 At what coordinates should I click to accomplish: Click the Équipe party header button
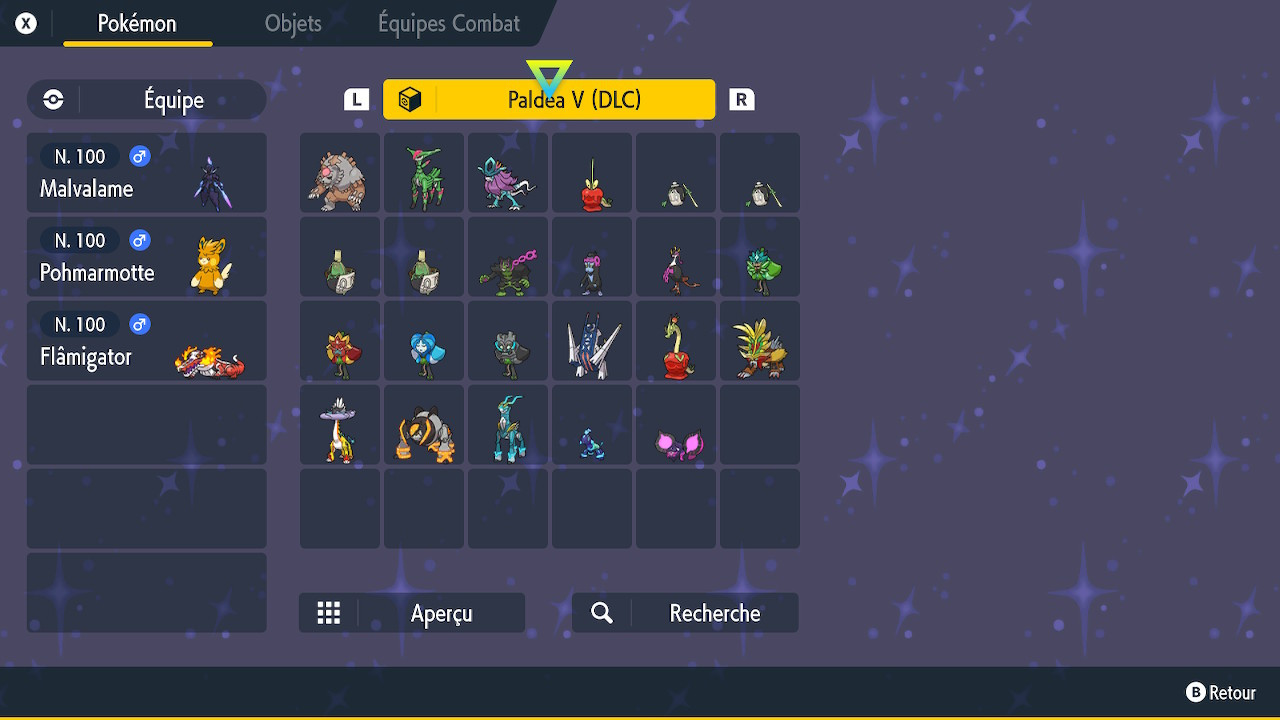point(147,100)
